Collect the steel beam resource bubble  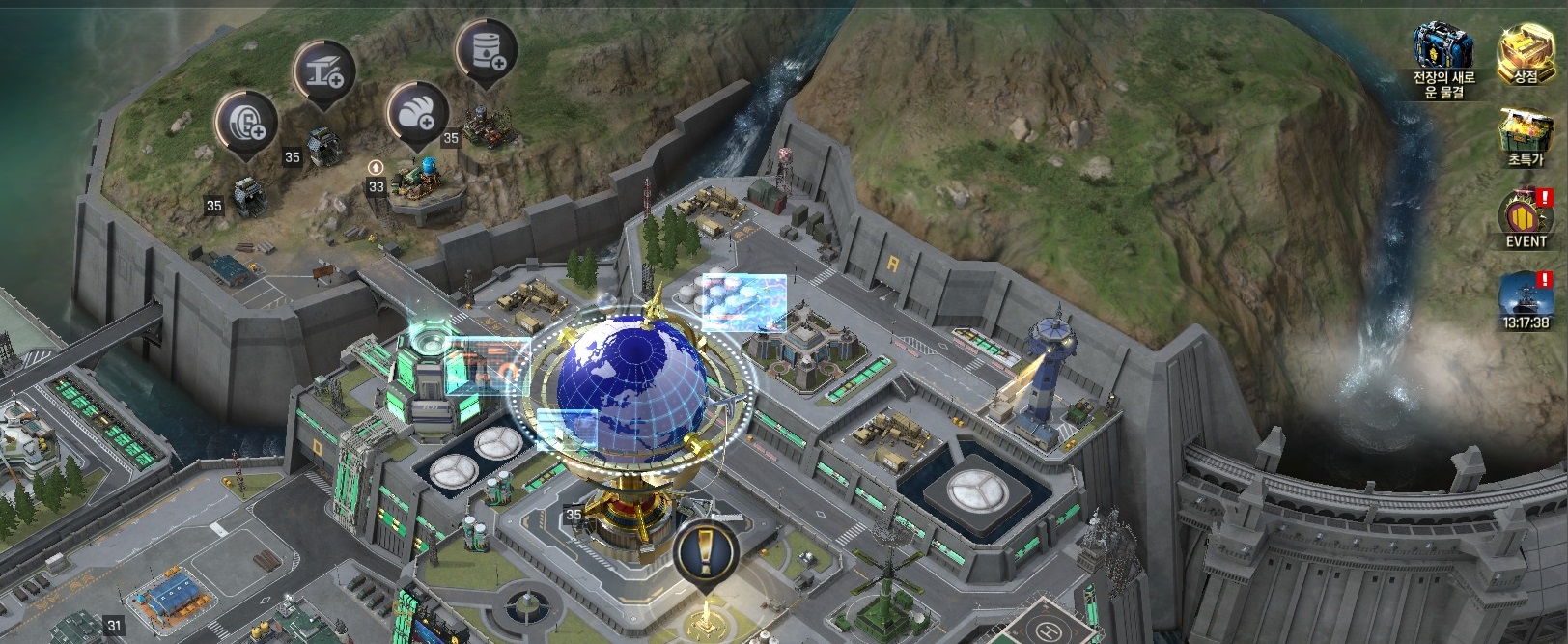pyautogui.click(x=324, y=71)
